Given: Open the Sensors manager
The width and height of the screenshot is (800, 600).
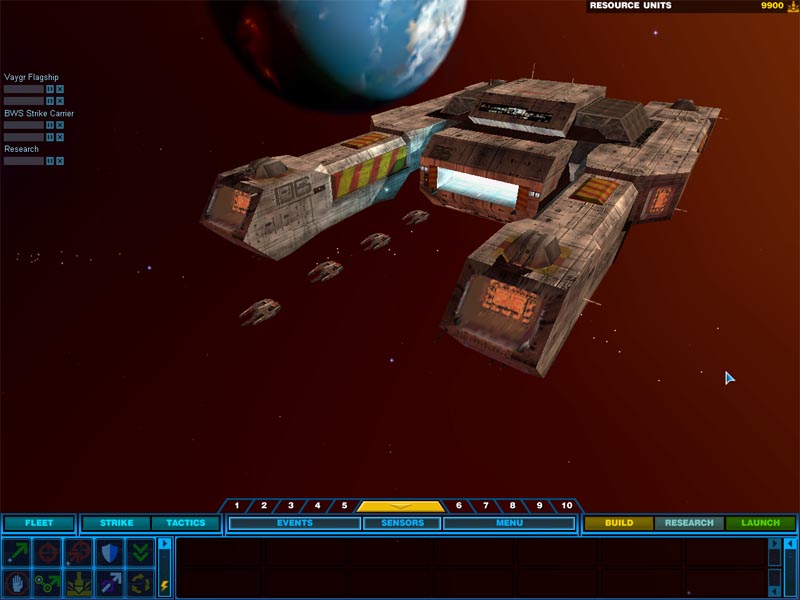Looking at the screenshot, I should 401,523.
